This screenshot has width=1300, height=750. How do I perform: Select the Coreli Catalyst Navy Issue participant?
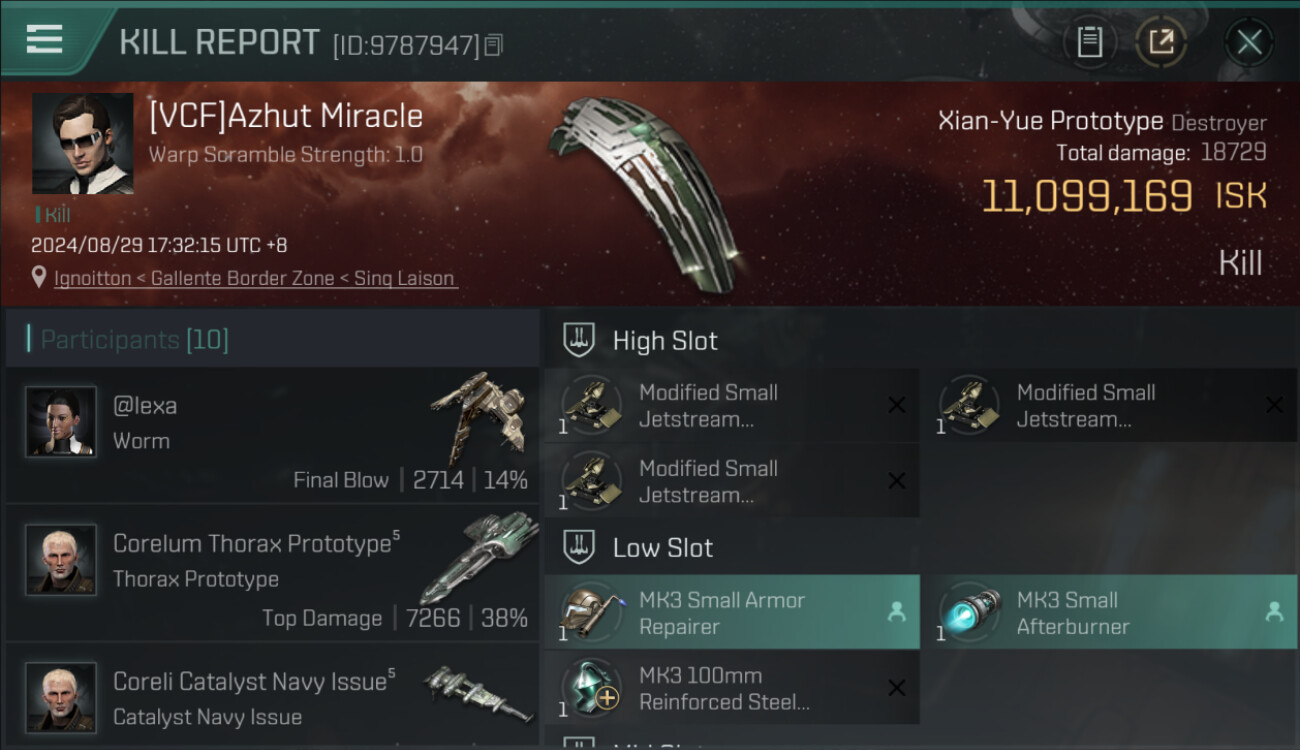[272, 697]
